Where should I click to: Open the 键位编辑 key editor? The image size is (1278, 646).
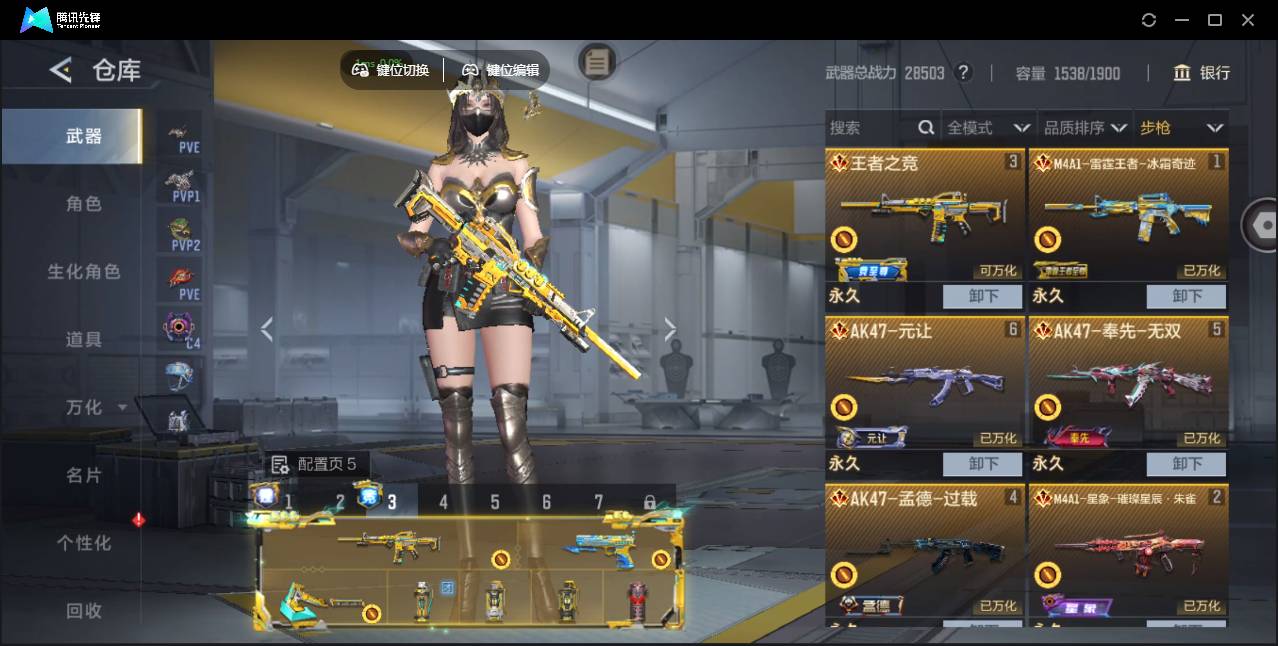click(501, 70)
